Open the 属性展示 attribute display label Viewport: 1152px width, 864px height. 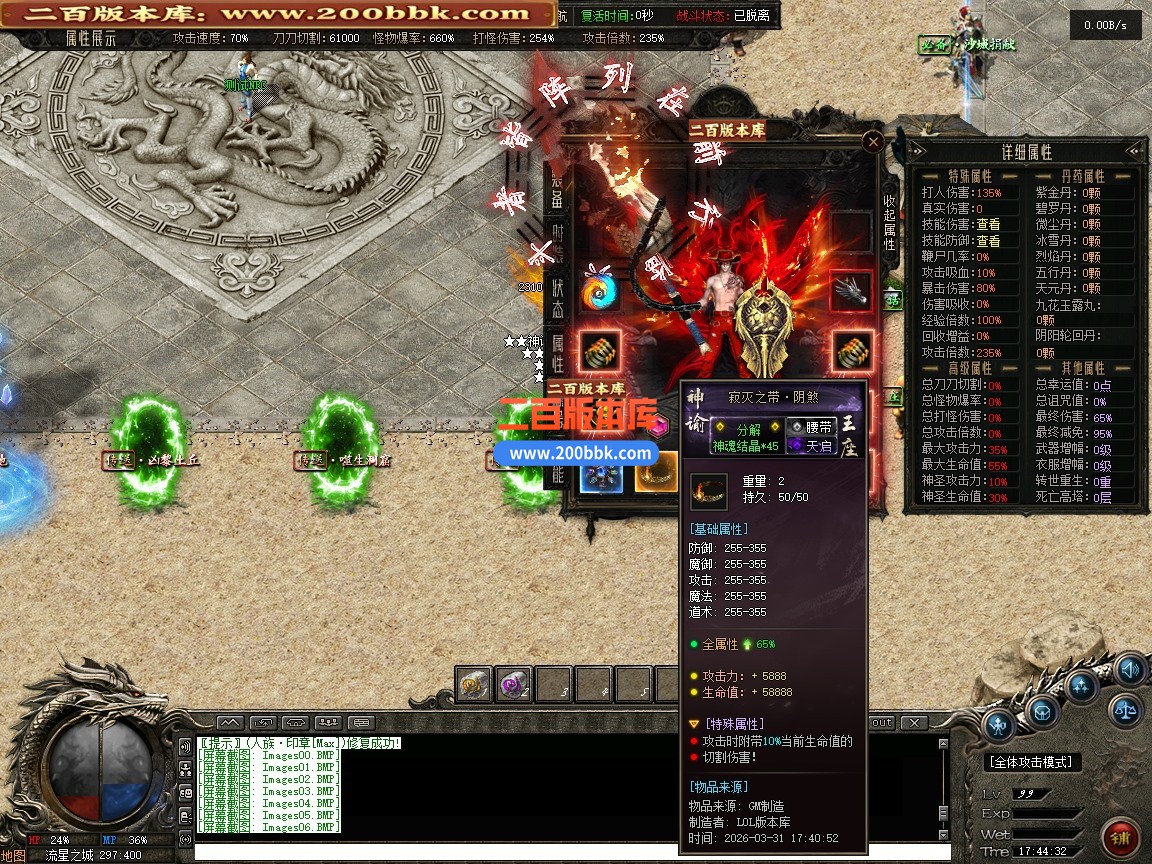coord(91,38)
